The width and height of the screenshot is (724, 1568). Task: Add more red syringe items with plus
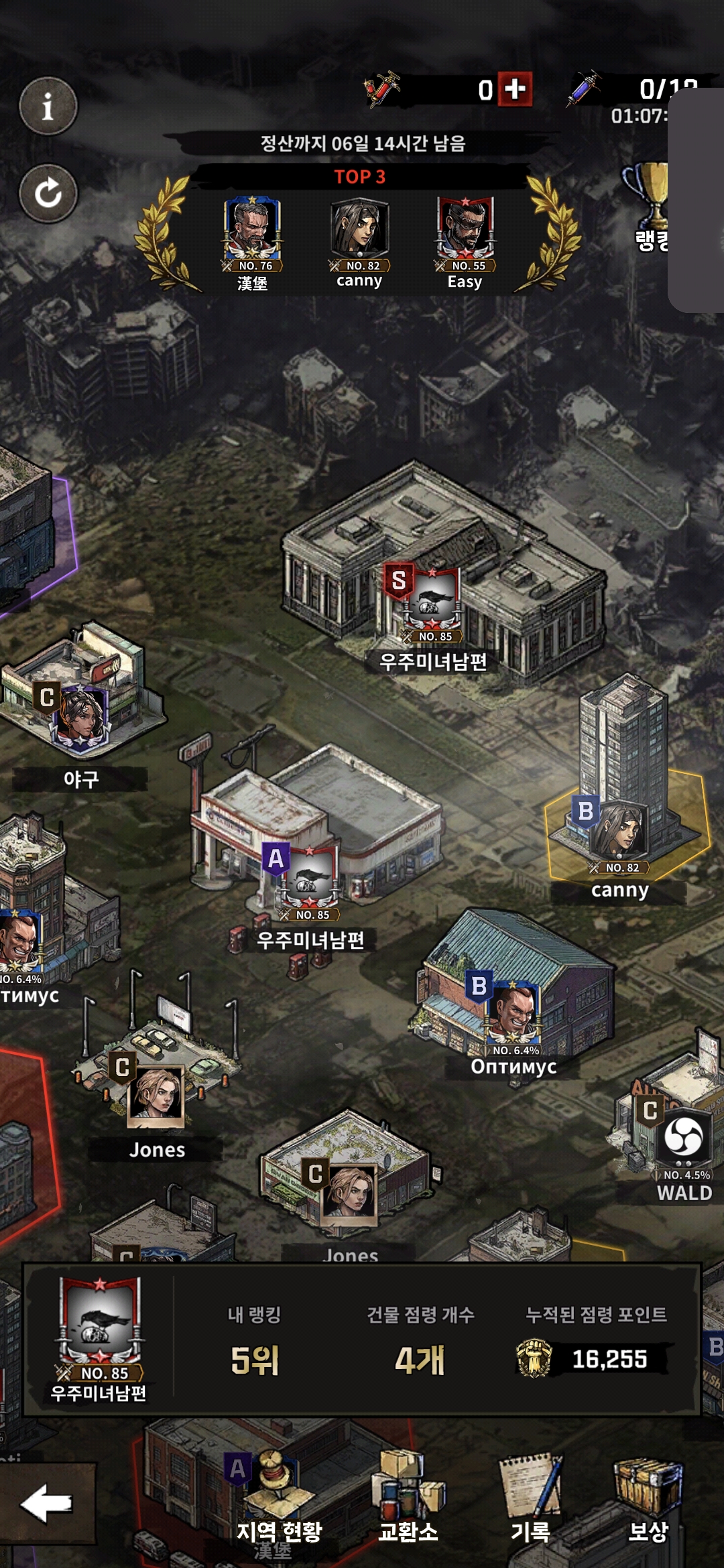pyautogui.click(x=515, y=89)
